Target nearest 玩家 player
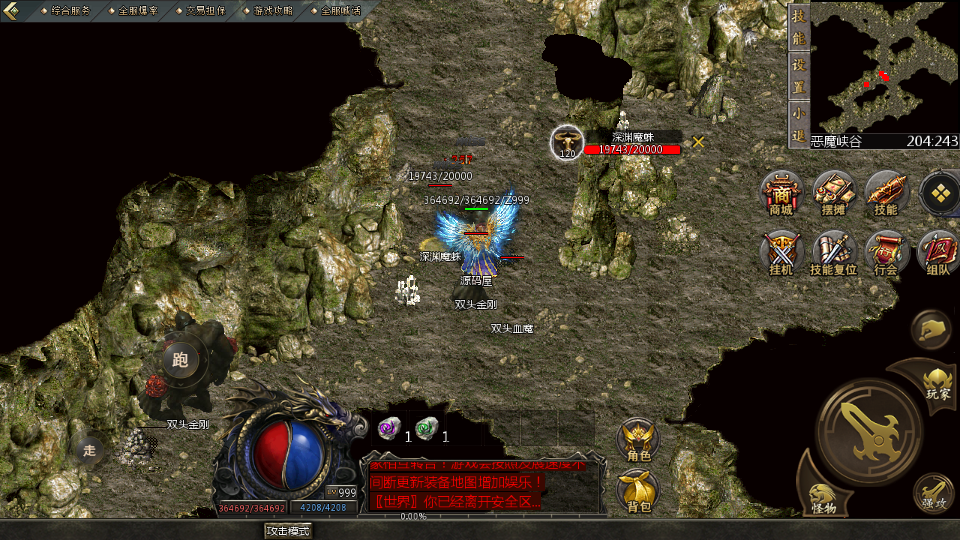Image resolution: width=960 pixels, height=540 pixels. (x=937, y=382)
